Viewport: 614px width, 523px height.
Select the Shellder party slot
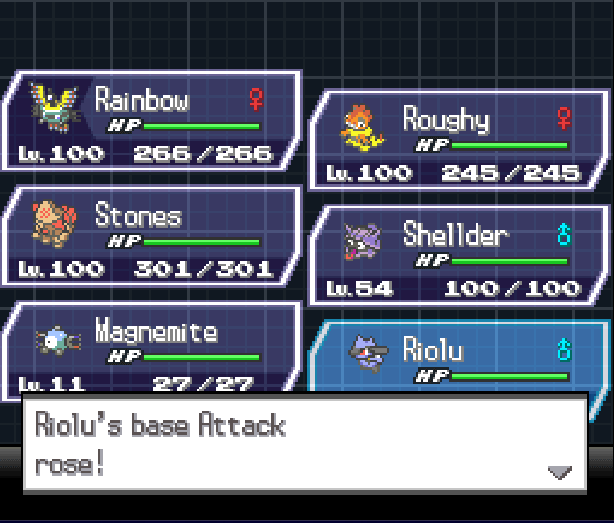click(460, 257)
